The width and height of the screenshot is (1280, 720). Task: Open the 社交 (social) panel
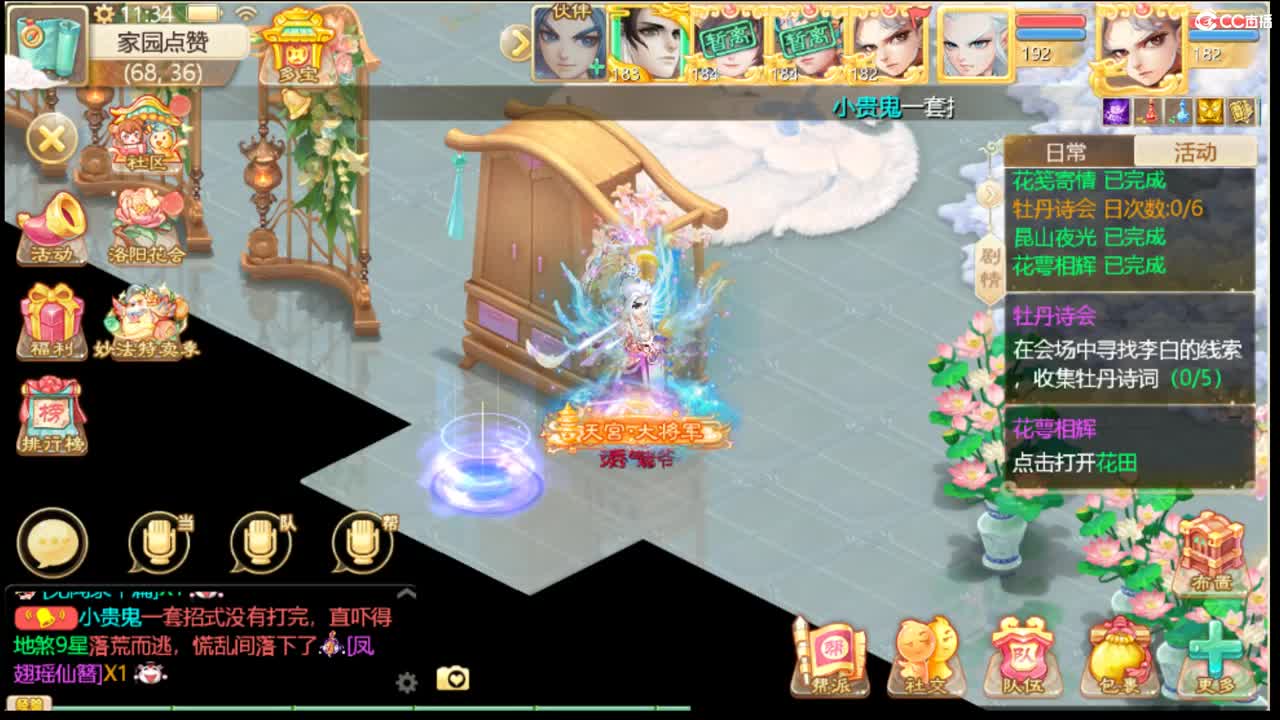tap(923, 660)
